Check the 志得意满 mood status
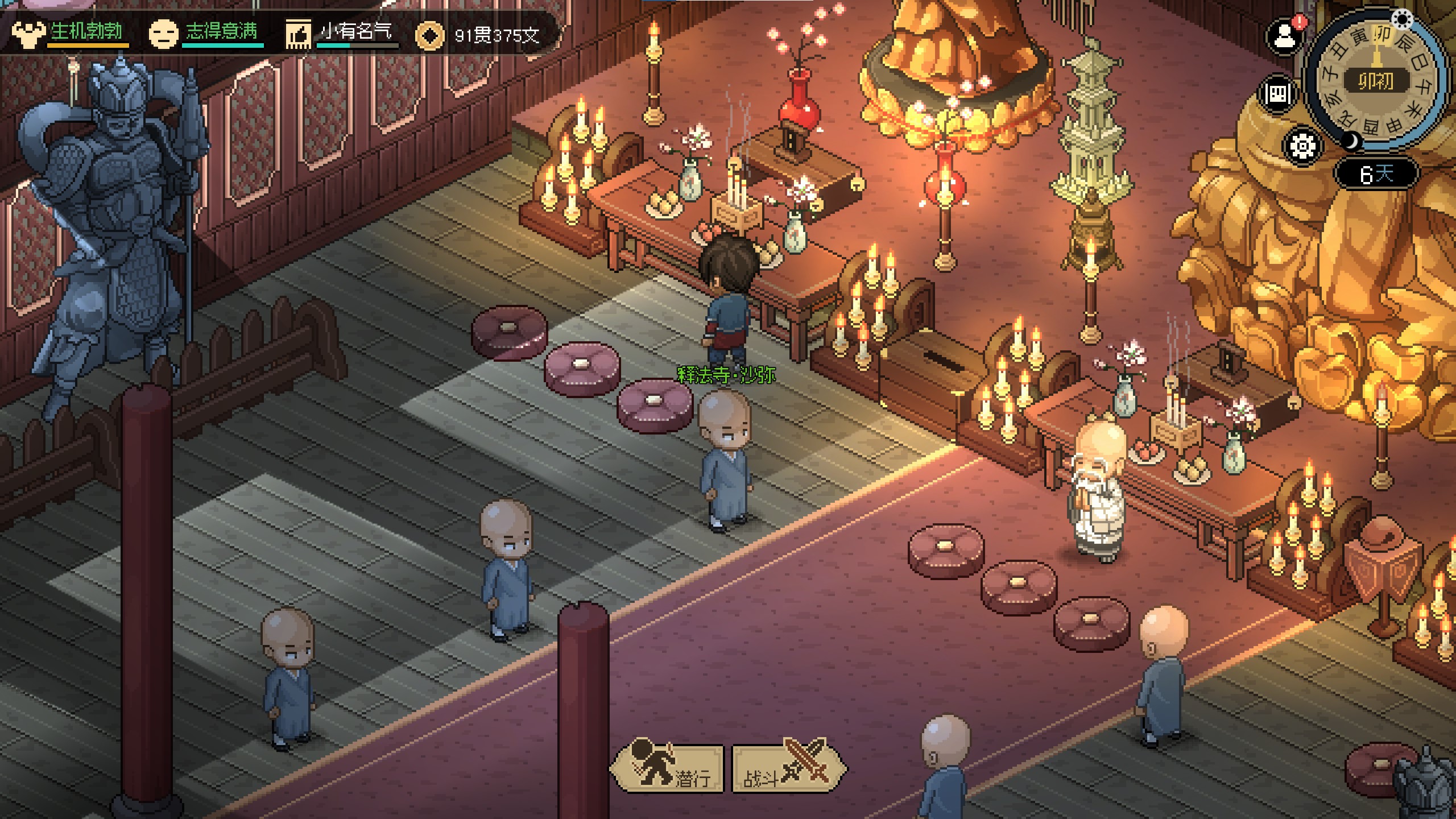The image size is (1456, 819). tap(221, 32)
